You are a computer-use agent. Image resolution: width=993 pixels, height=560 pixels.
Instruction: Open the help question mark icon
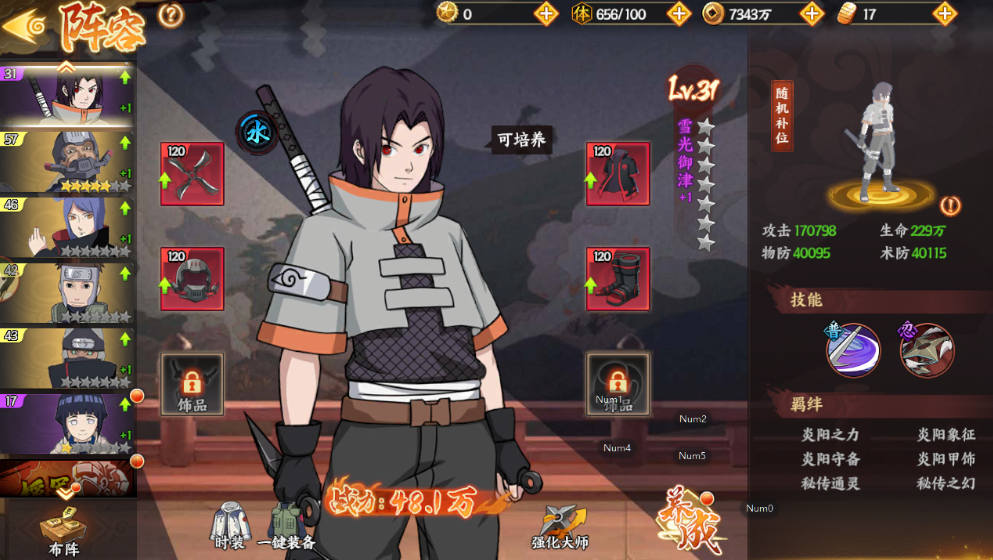(x=171, y=15)
